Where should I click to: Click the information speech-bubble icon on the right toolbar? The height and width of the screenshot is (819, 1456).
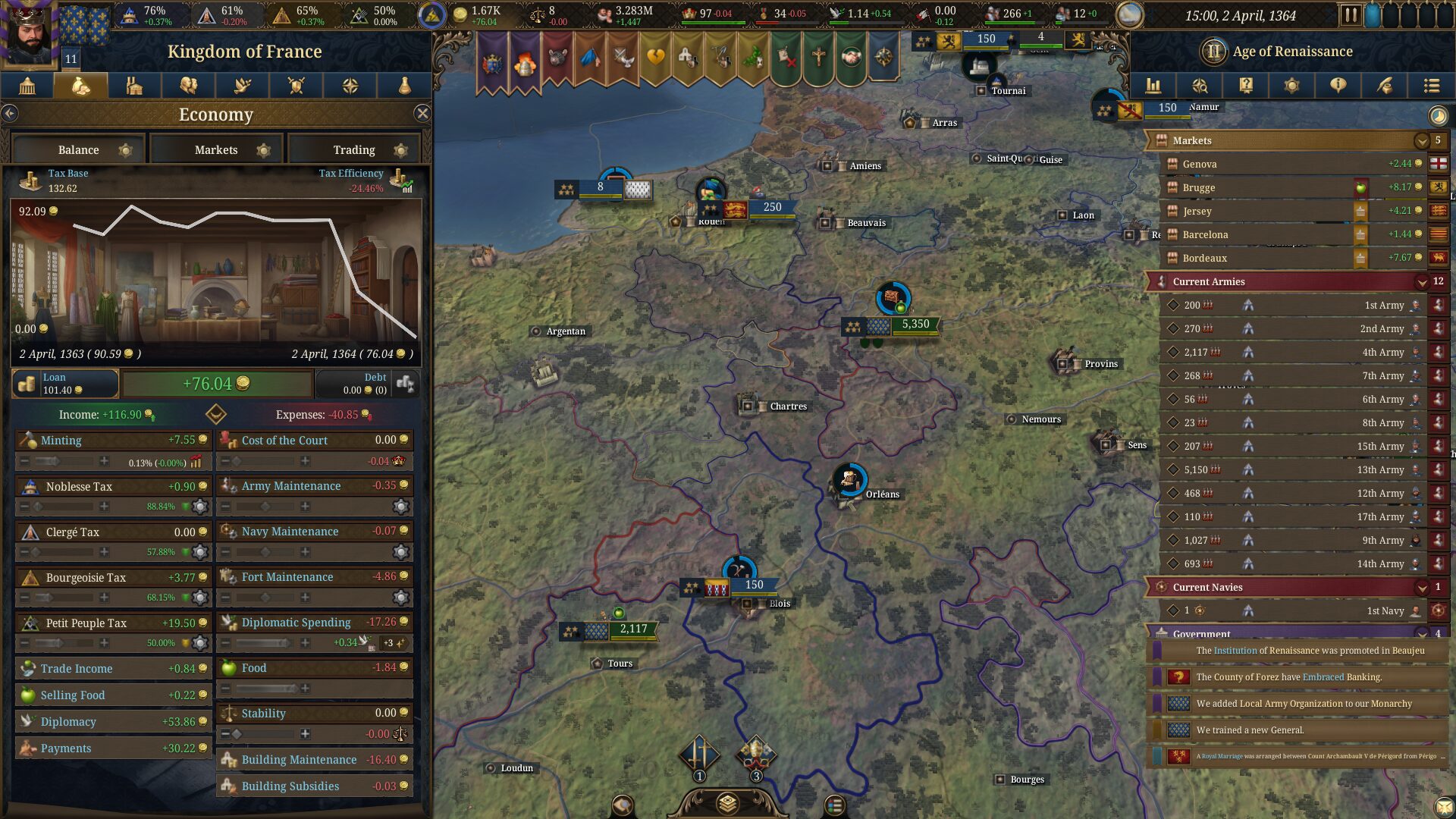[x=1338, y=86]
